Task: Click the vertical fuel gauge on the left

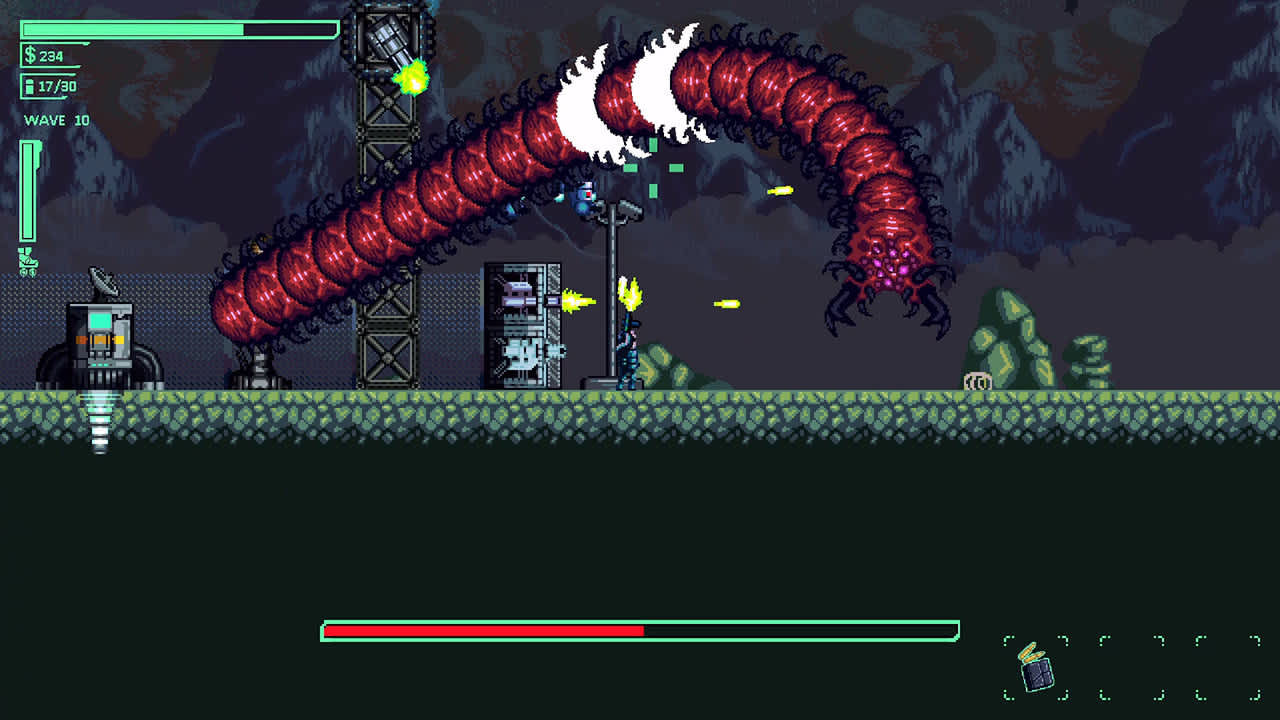Action: point(29,190)
